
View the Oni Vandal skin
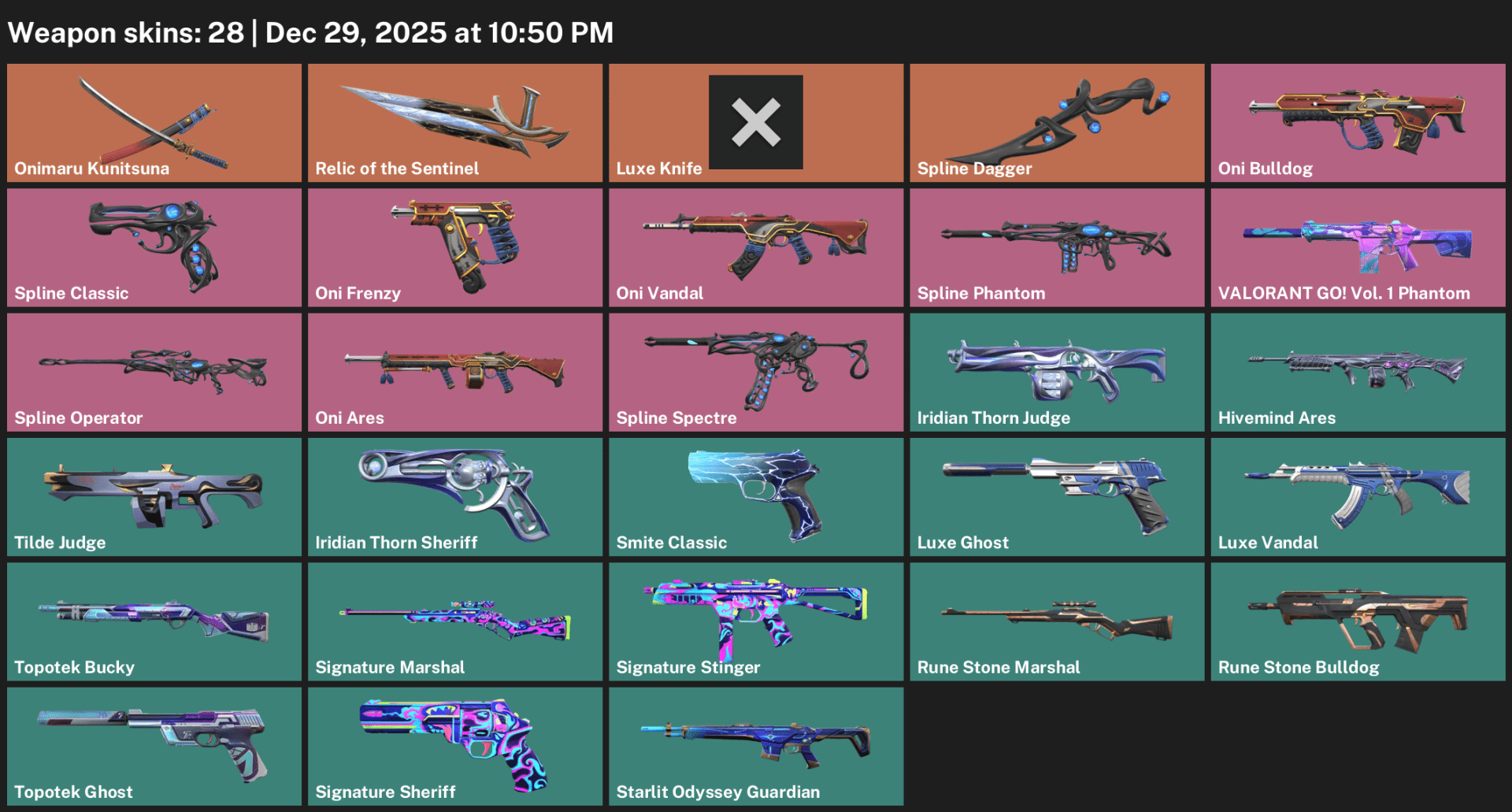[755, 247]
